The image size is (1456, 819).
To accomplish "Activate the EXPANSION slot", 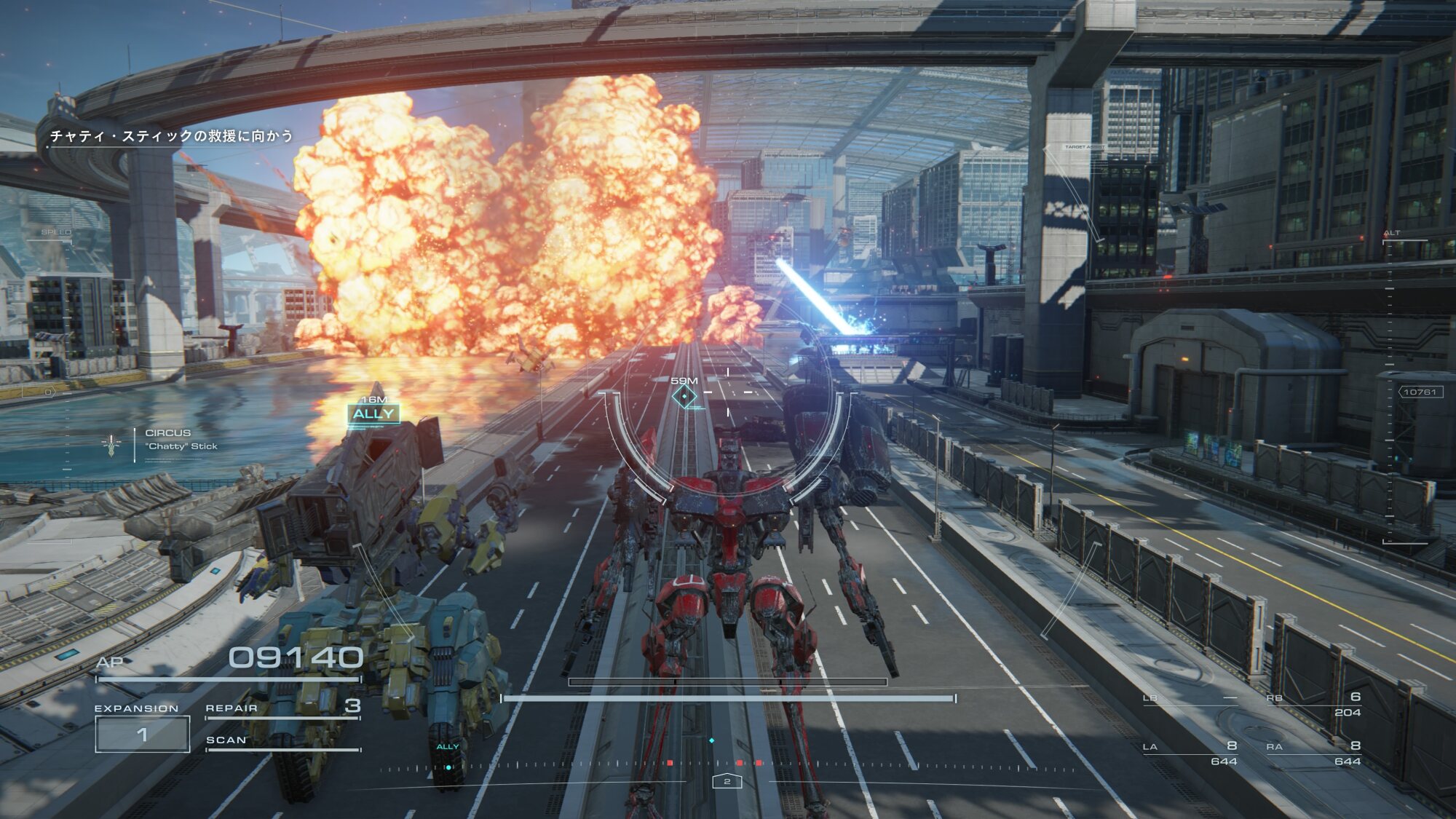I will click(x=143, y=734).
